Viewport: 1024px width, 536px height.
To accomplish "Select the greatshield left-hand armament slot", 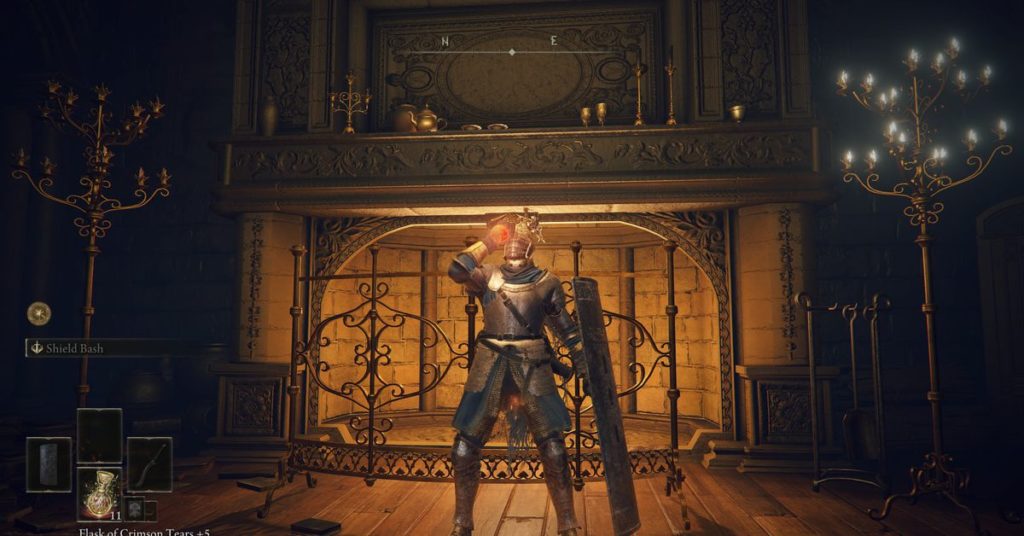I will coord(49,464).
